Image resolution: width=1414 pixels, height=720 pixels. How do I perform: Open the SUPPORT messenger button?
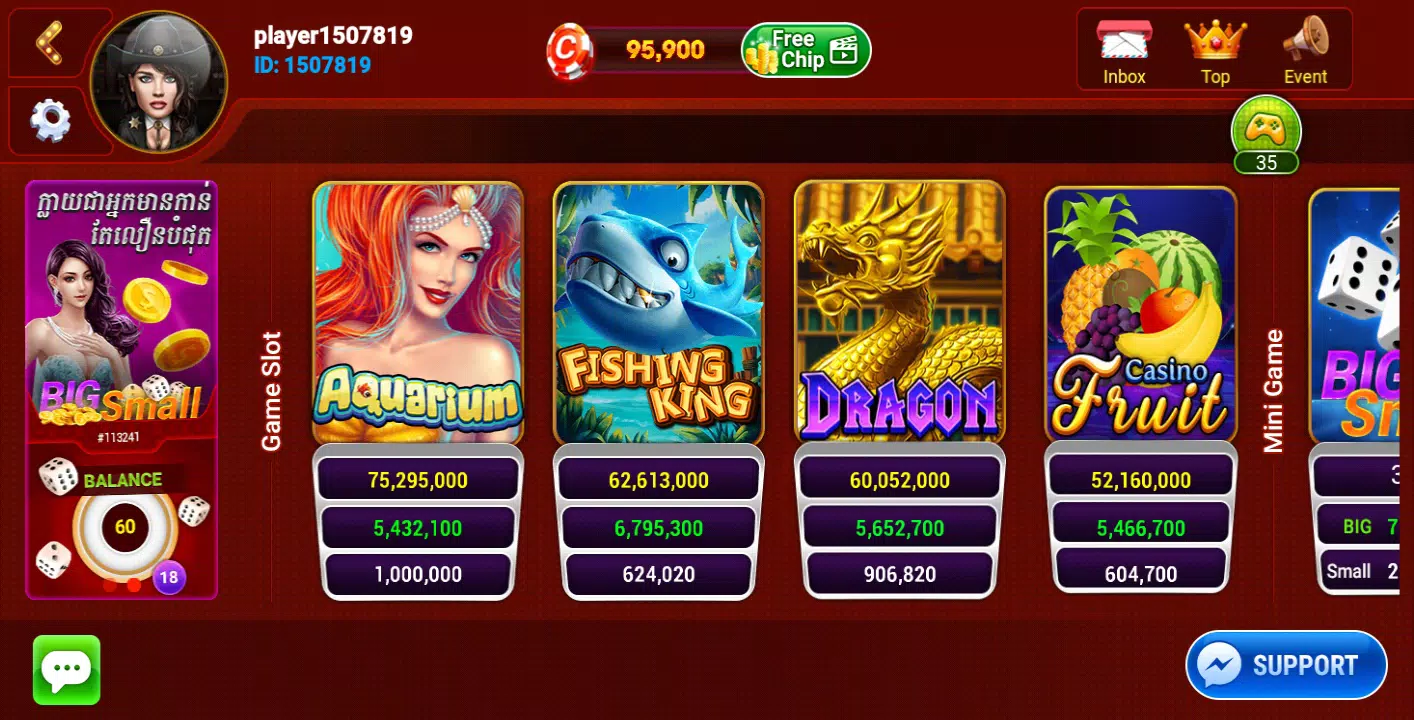click(1286, 664)
